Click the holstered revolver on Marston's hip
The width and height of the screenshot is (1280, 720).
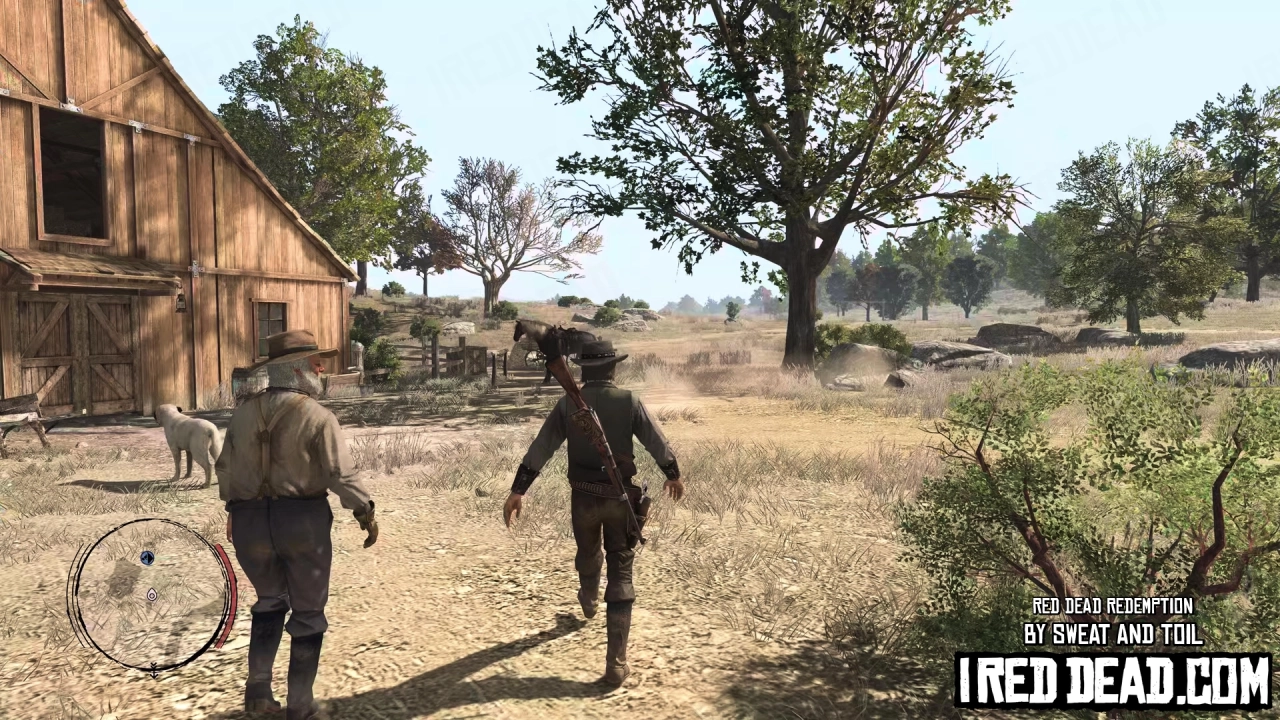641,495
